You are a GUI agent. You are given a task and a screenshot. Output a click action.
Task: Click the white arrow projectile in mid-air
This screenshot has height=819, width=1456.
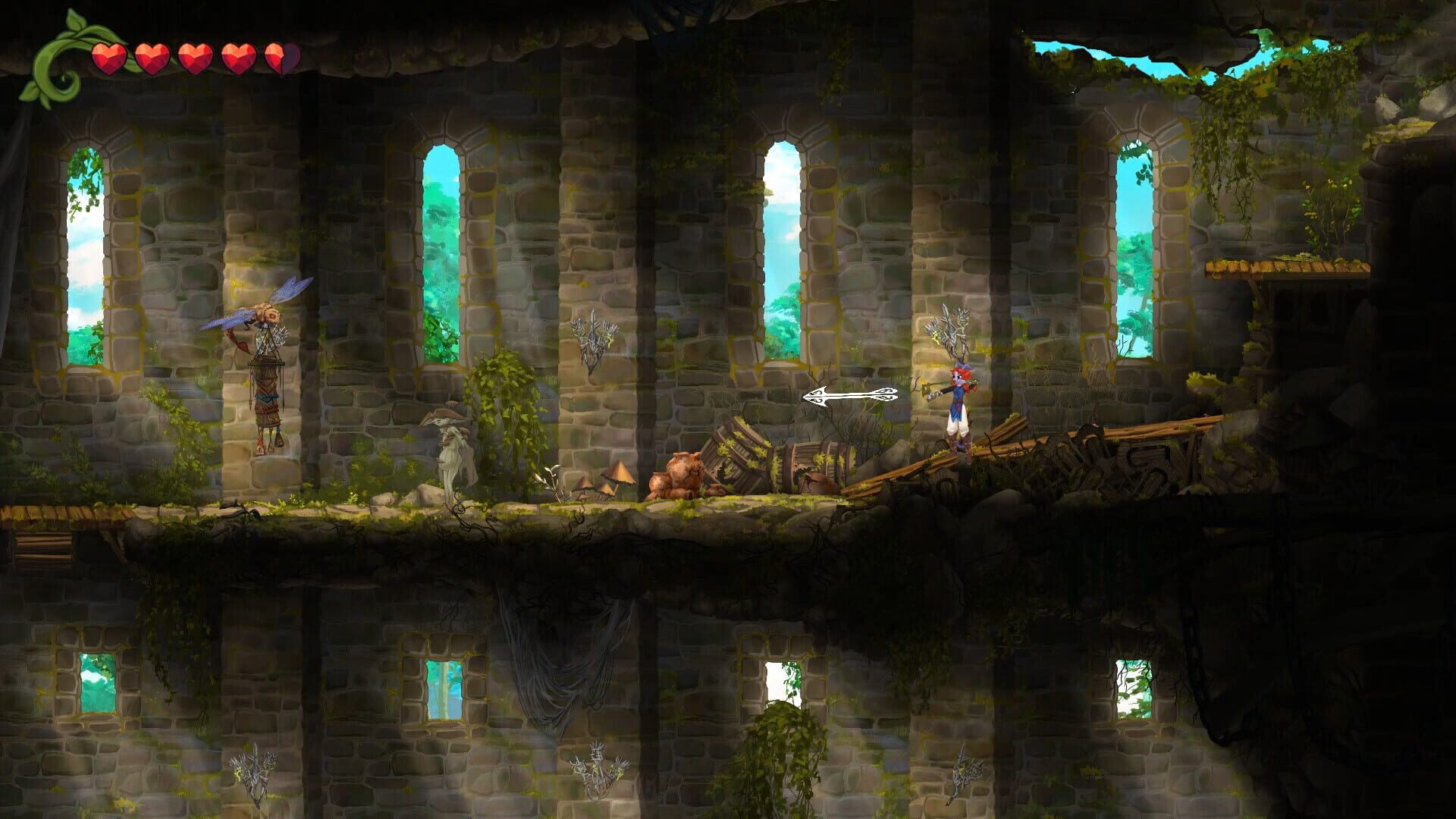pos(849,397)
